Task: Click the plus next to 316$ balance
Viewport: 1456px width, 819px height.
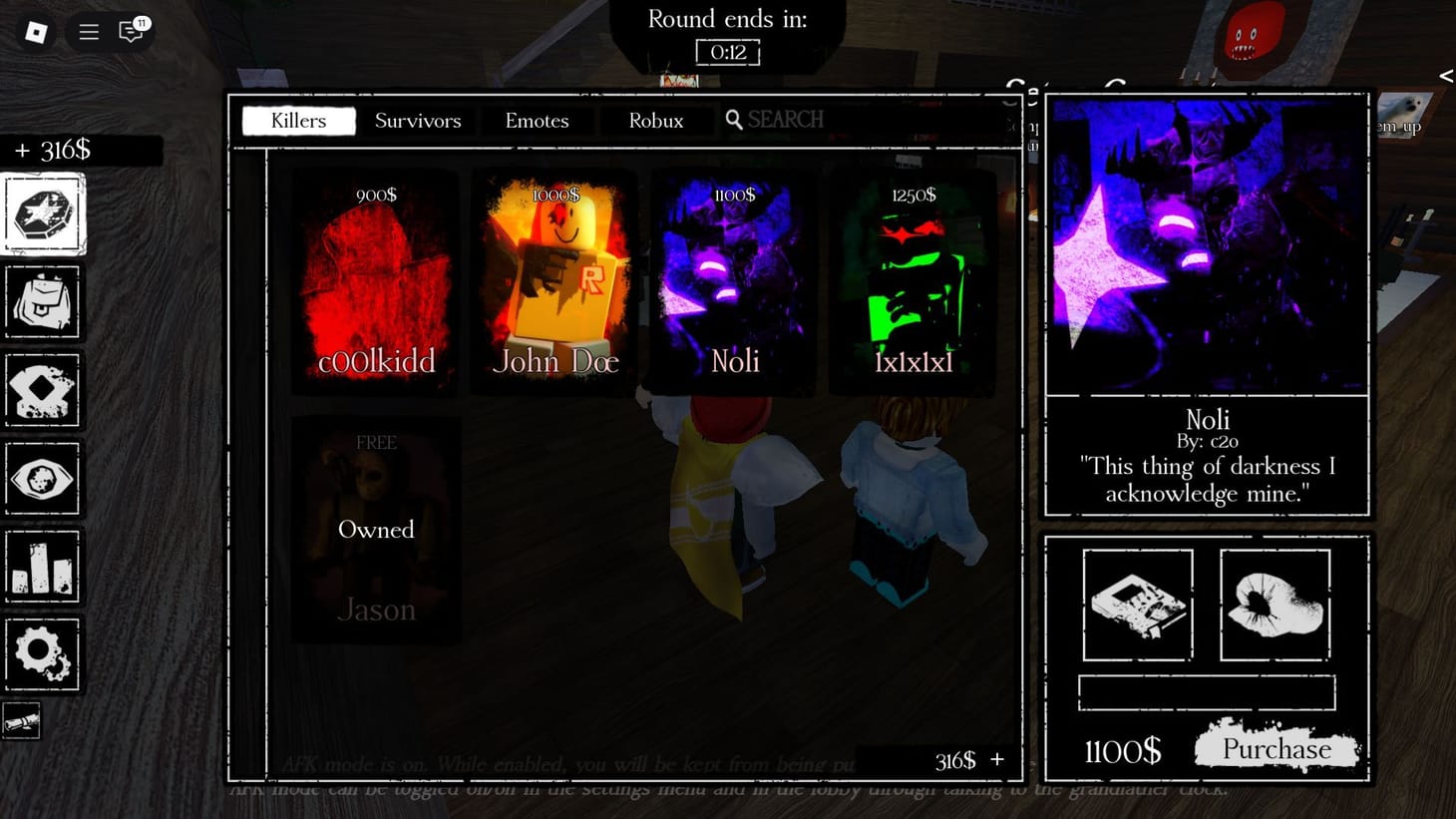Action: (x=996, y=759)
